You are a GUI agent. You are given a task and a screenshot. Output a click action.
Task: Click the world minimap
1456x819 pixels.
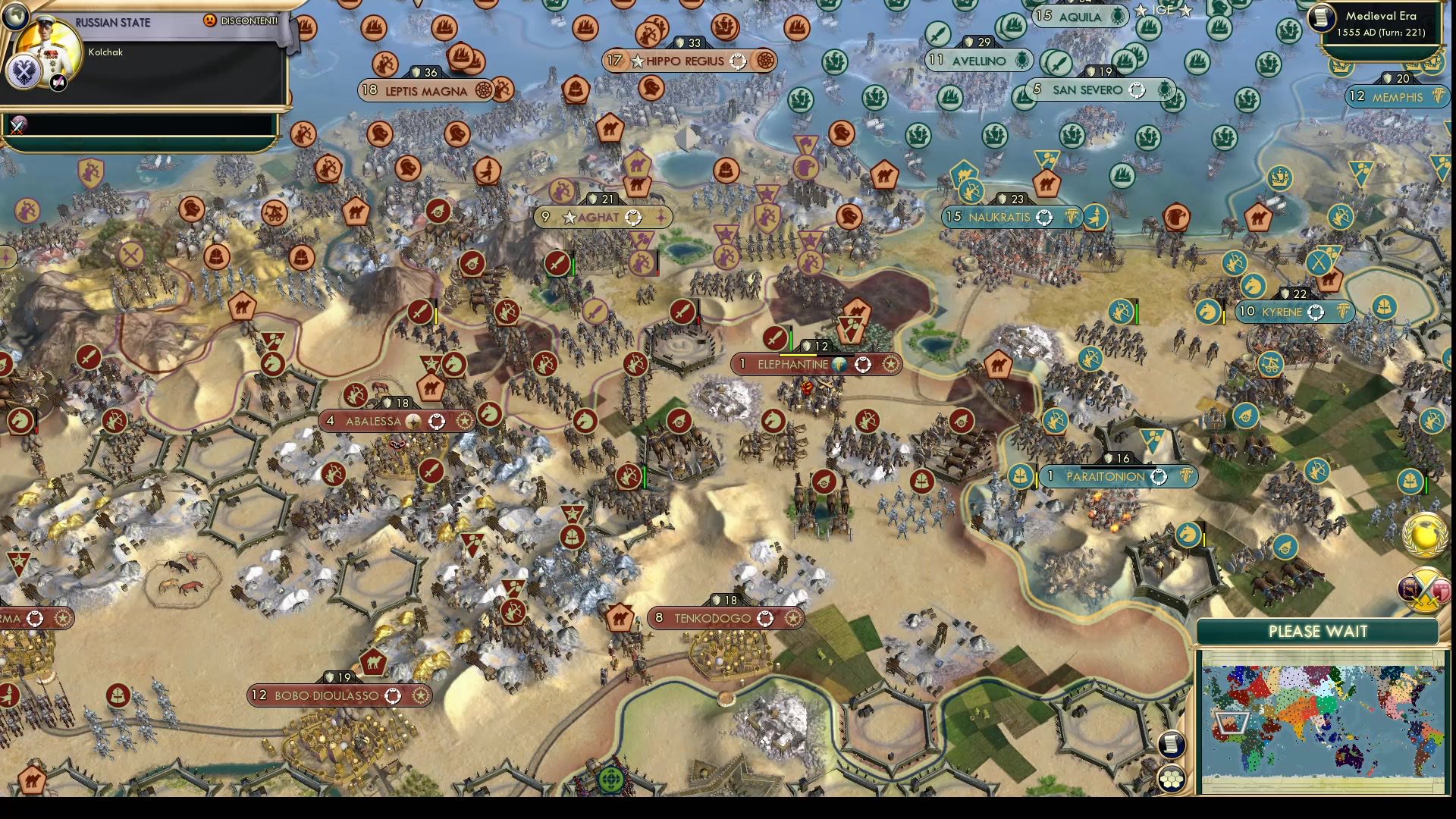1323,719
